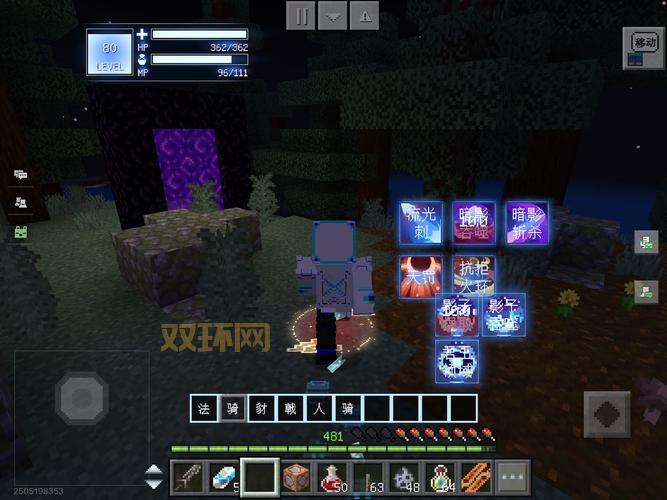
Task: Activate the 流光刺 skill
Action: pos(421,222)
